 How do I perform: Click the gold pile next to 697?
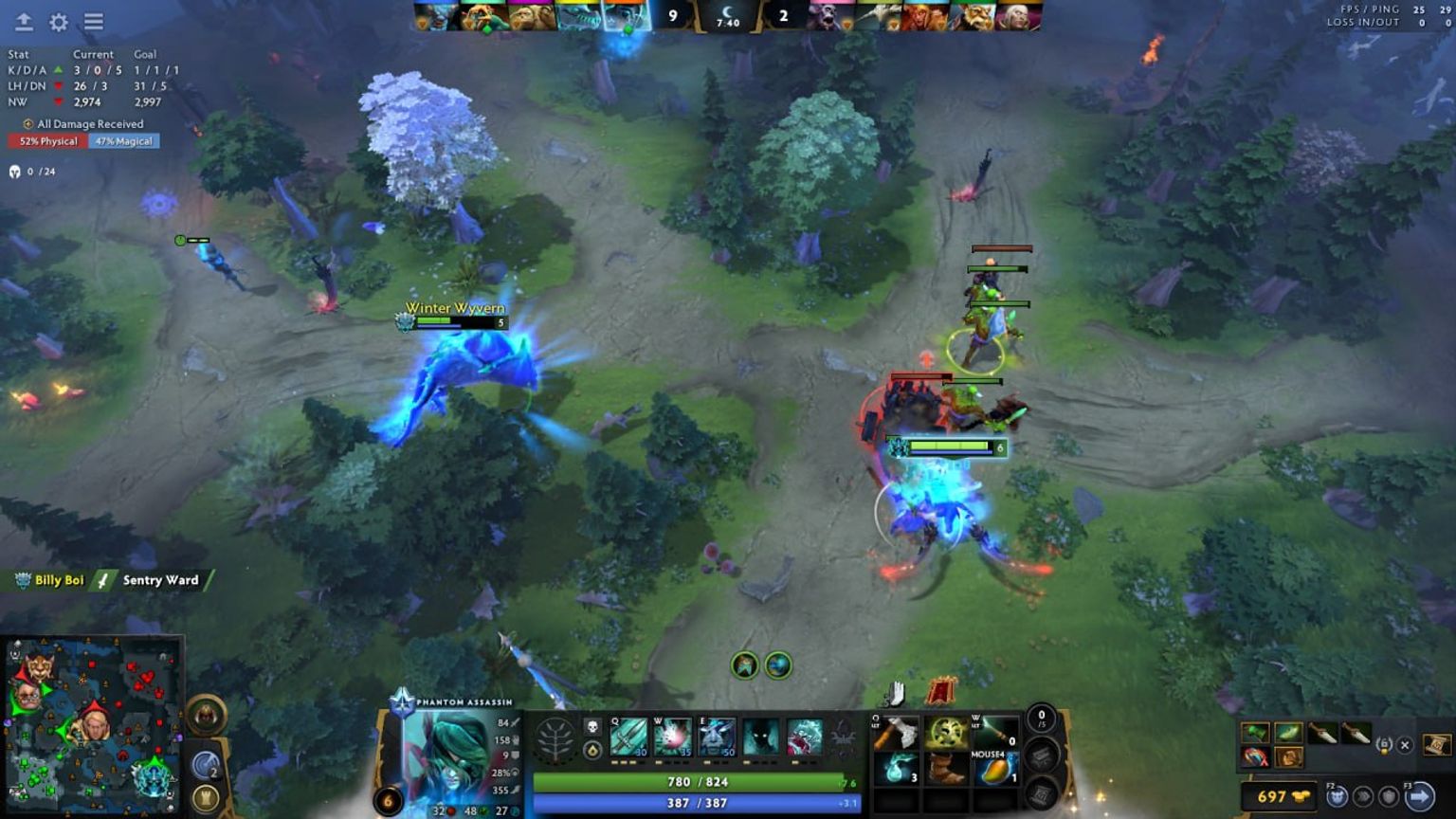click(x=1303, y=795)
